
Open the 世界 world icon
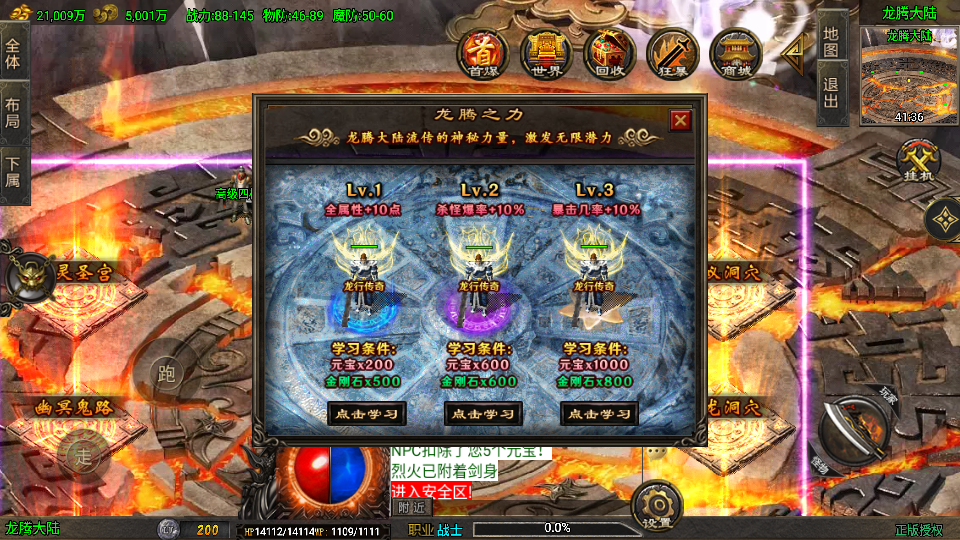click(545, 54)
